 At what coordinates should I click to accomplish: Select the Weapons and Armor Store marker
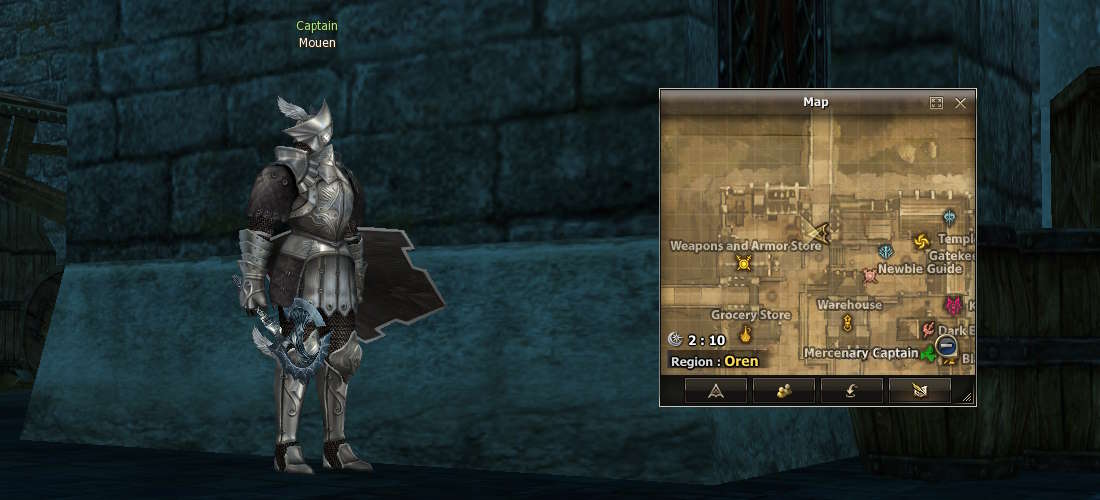[x=743, y=263]
